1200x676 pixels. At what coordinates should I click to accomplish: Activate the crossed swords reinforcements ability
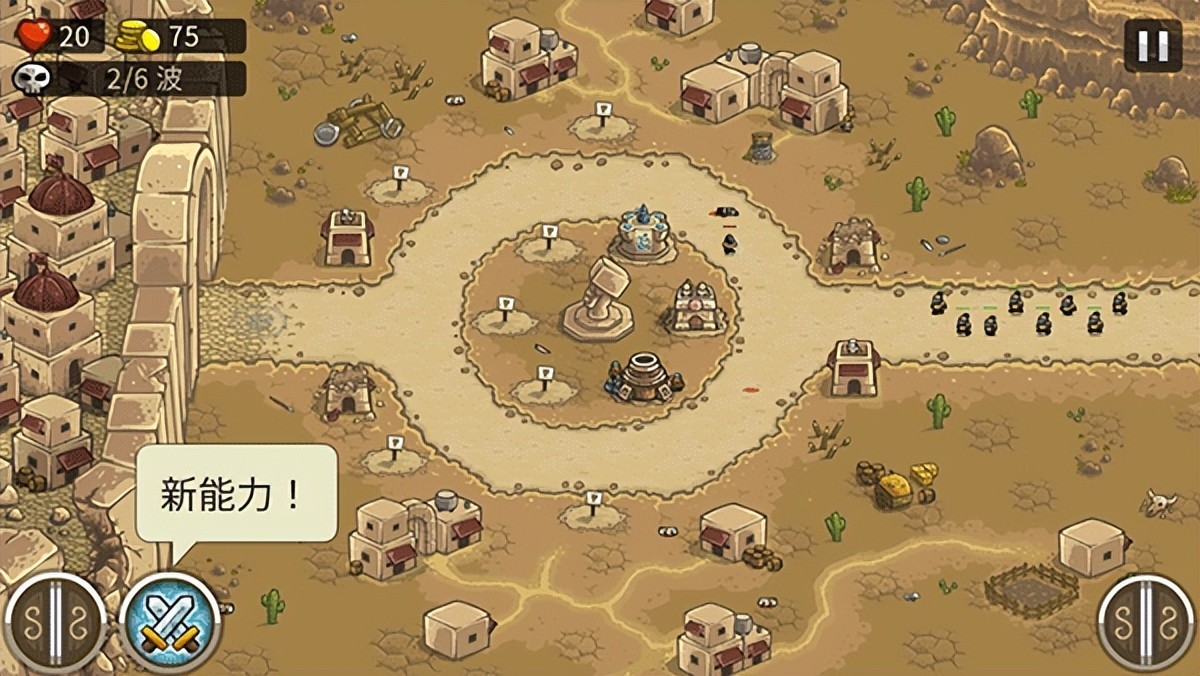click(x=170, y=621)
